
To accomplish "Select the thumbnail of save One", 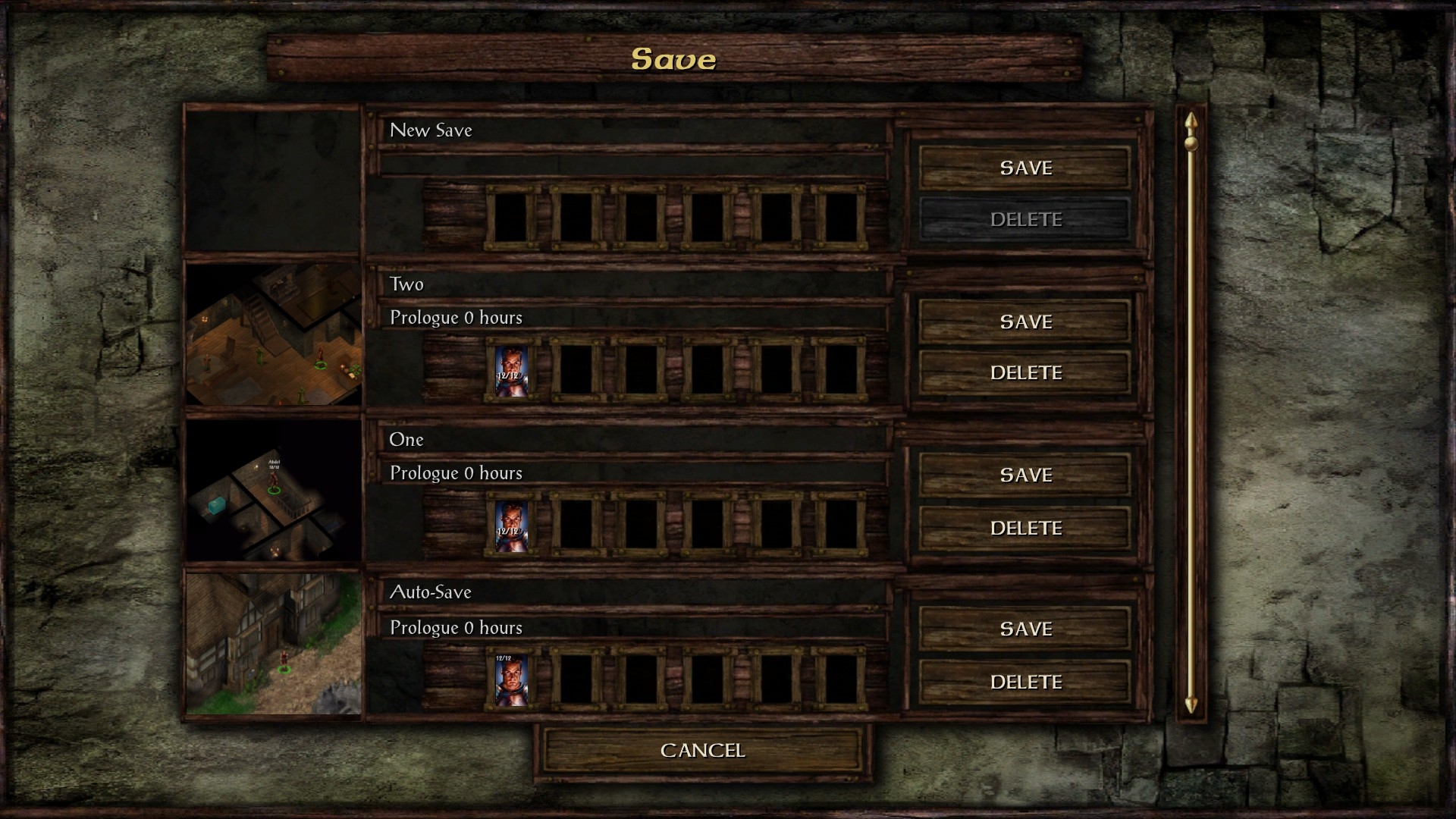I will [x=273, y=490].
